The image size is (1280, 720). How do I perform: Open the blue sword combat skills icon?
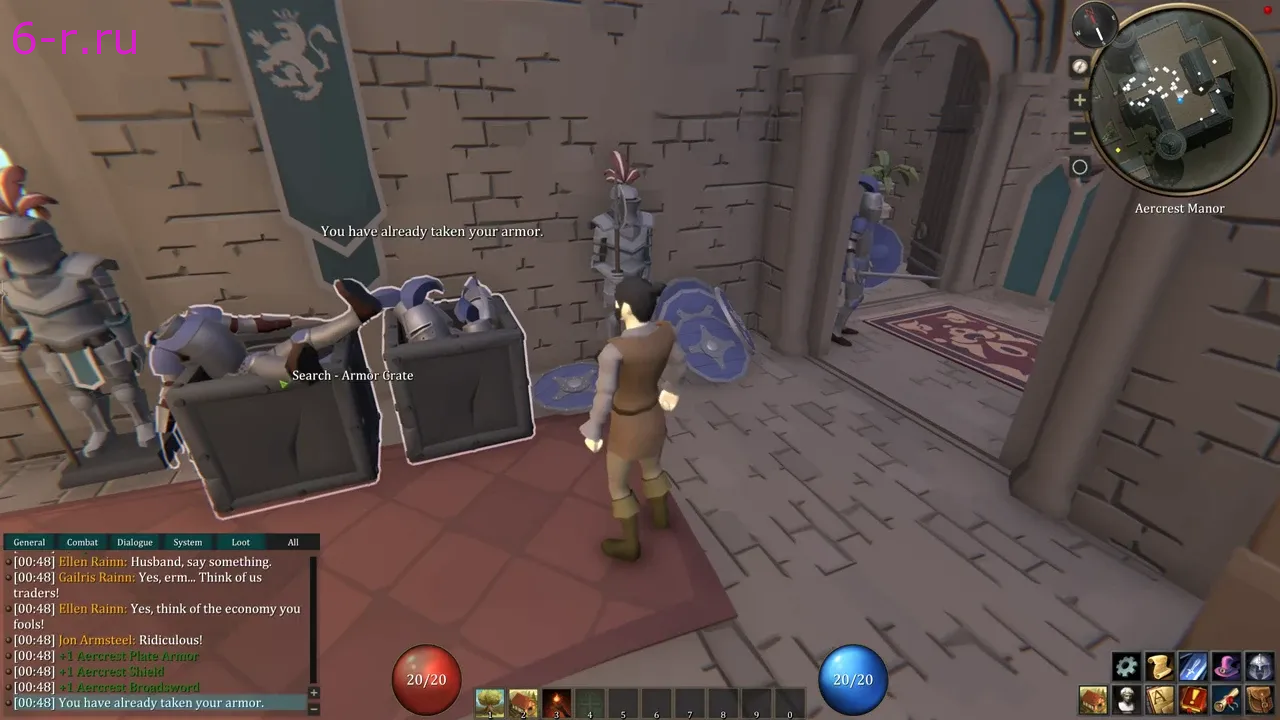1193,667
